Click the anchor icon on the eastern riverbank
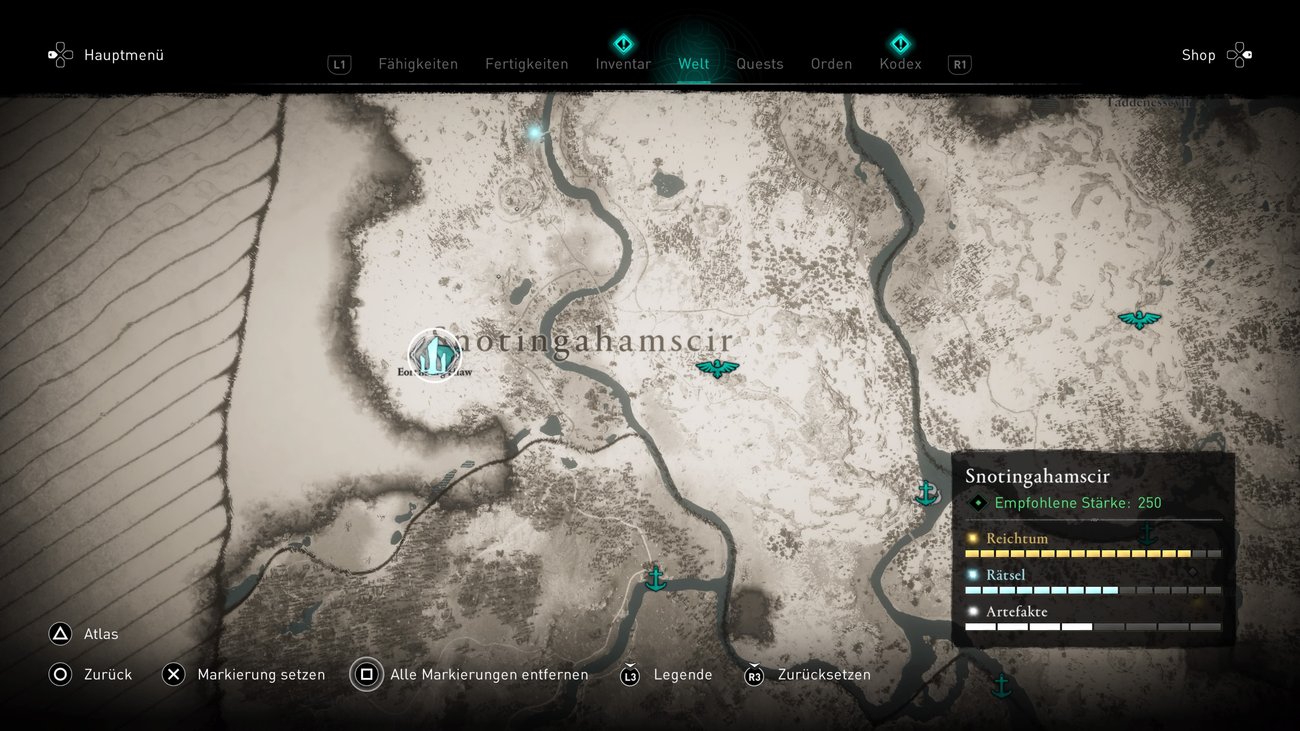The width and height of the screenshot is (1300, 731). pyautogui.click(x=925, y=492)
